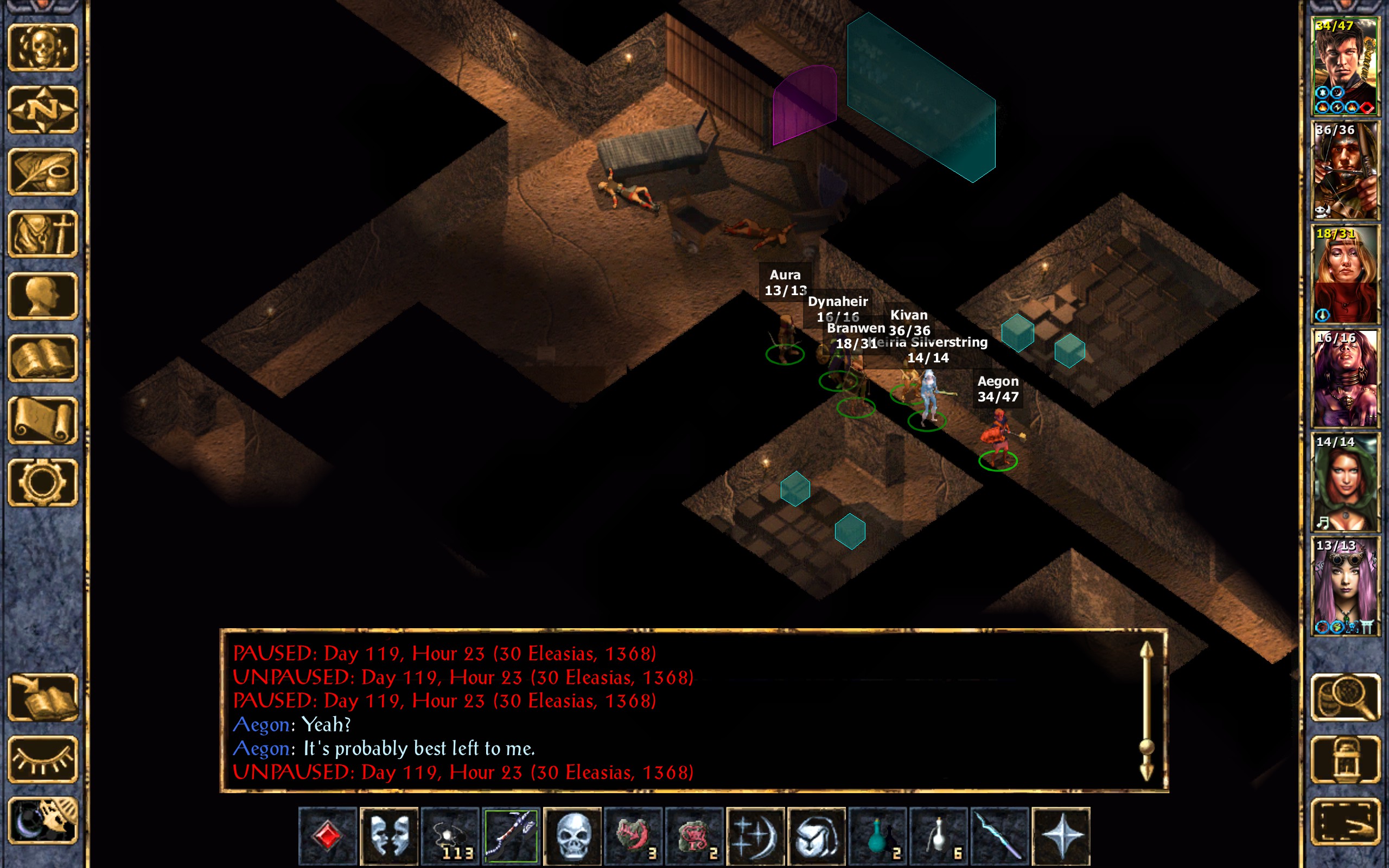Viewport: 1389px width, 868px height.
Task: Click the golden skull button in the sidebar
Action: [42, 48]
